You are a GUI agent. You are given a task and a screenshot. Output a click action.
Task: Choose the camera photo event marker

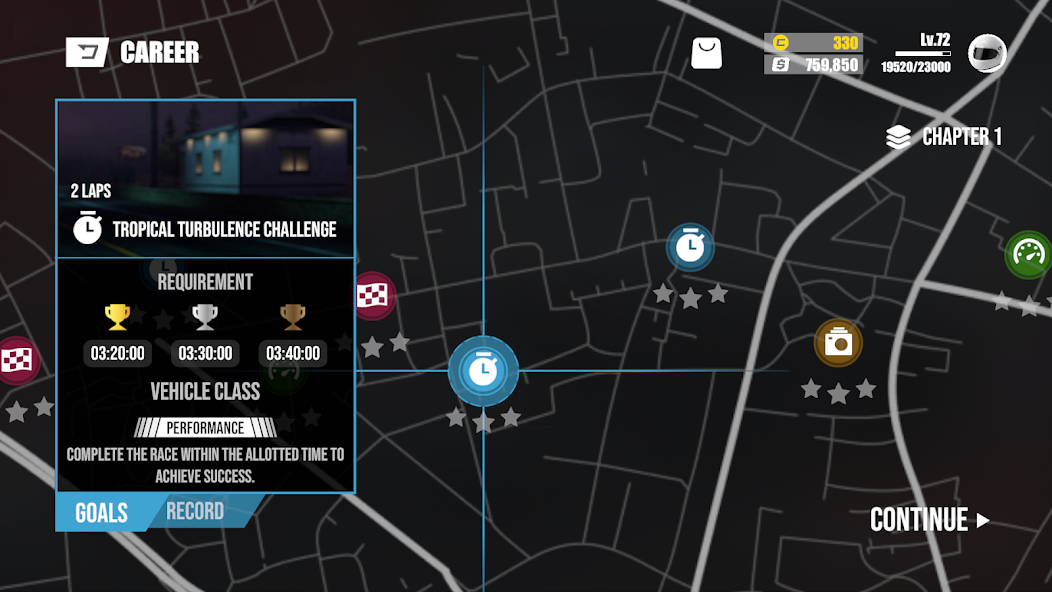pyautogui.click(x=838, y=344)
